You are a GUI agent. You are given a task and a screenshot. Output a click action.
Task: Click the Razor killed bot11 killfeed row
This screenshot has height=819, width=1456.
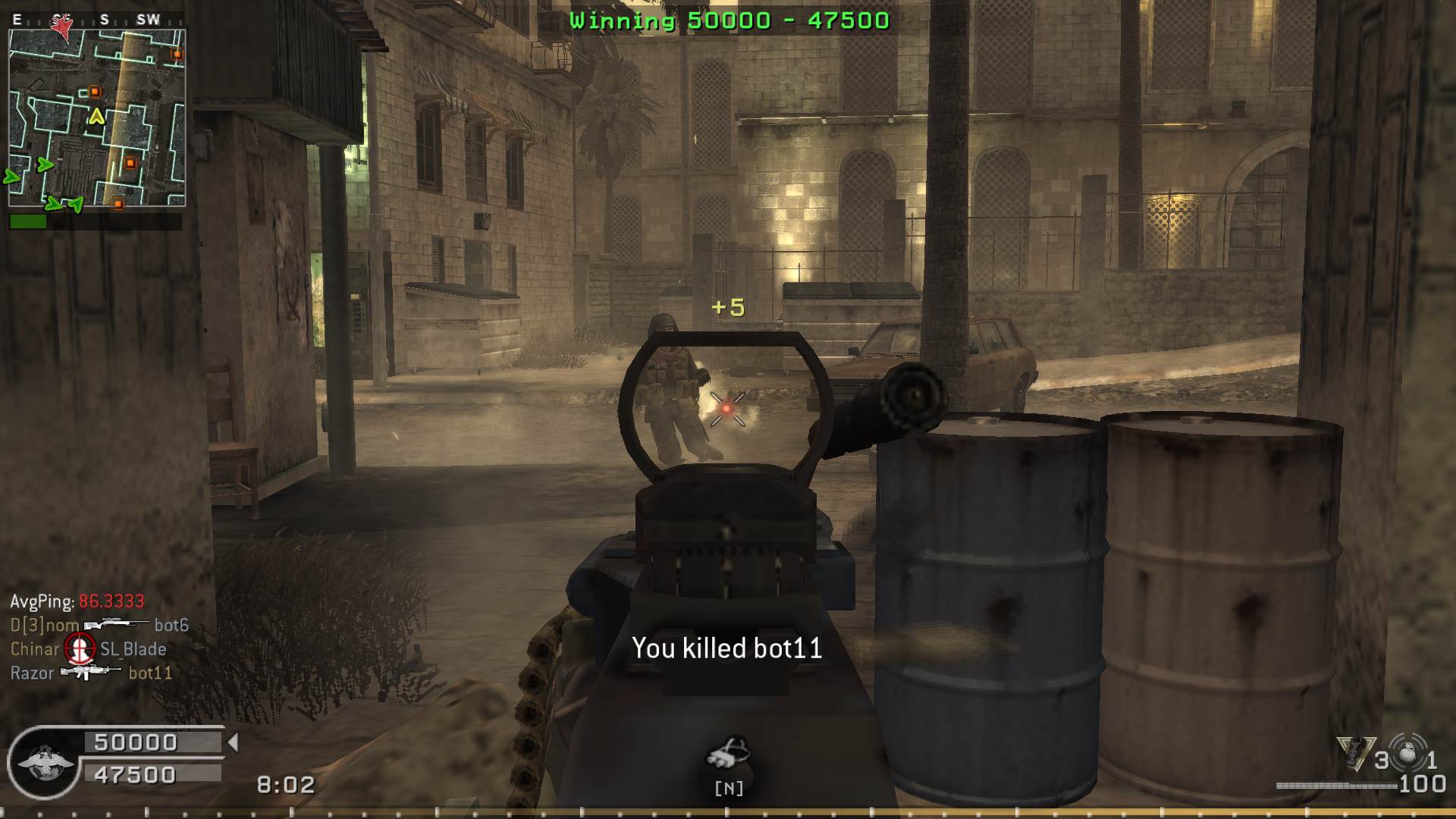(x=91, y=673)
